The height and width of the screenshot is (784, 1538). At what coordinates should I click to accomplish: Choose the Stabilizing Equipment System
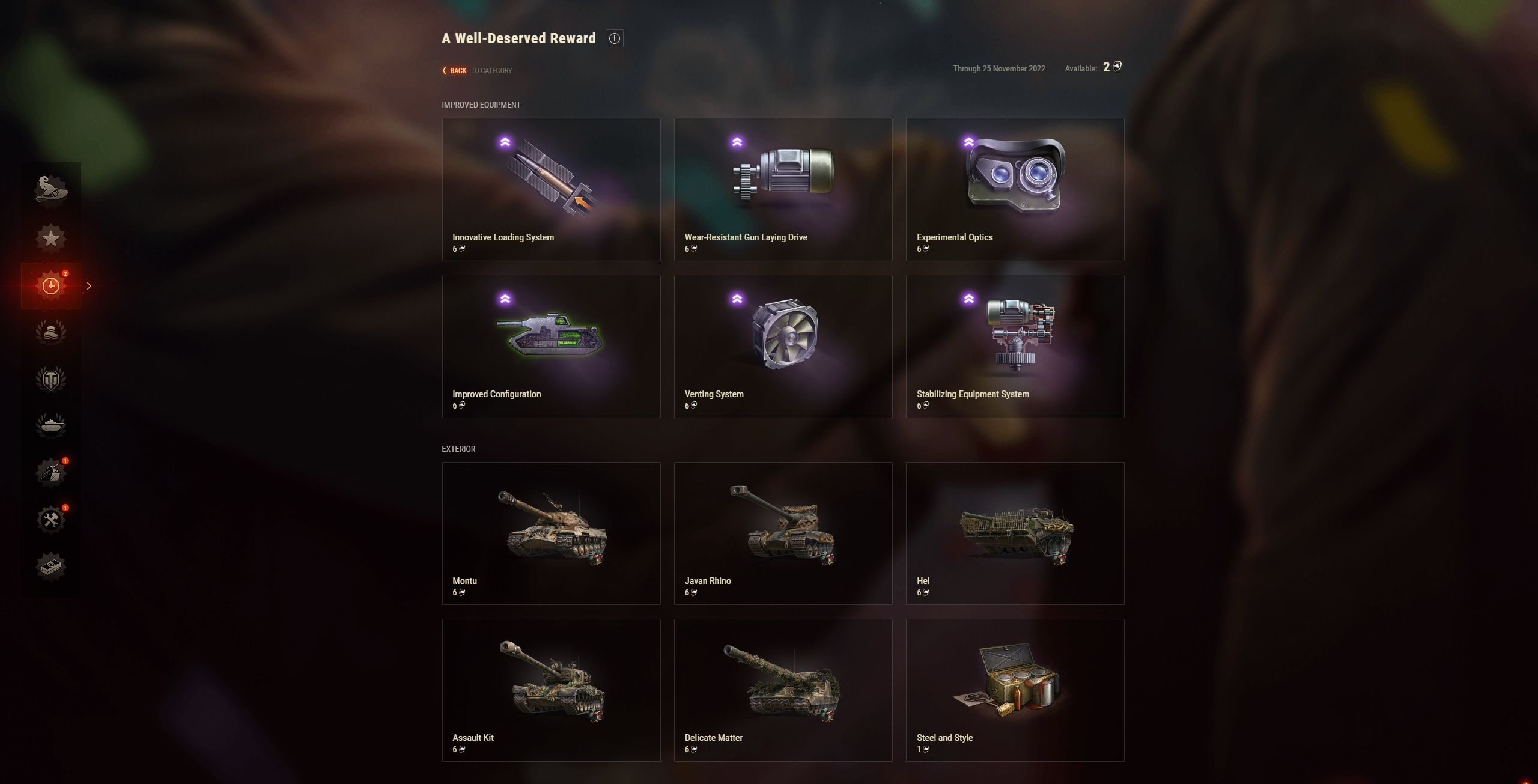1015,347
